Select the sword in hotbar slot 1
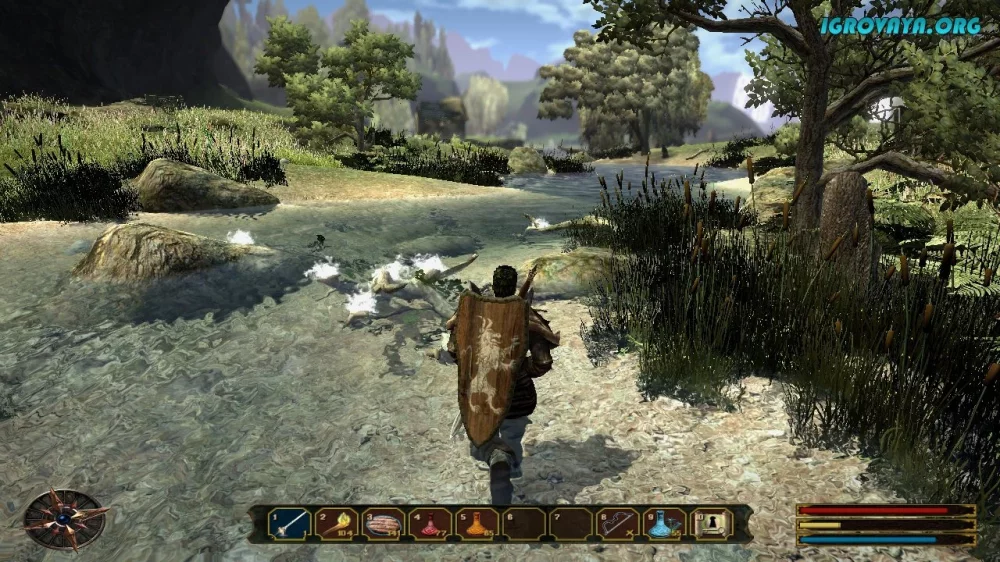The width and height of the screenshot is (1000, 562). tap(289, 523)
